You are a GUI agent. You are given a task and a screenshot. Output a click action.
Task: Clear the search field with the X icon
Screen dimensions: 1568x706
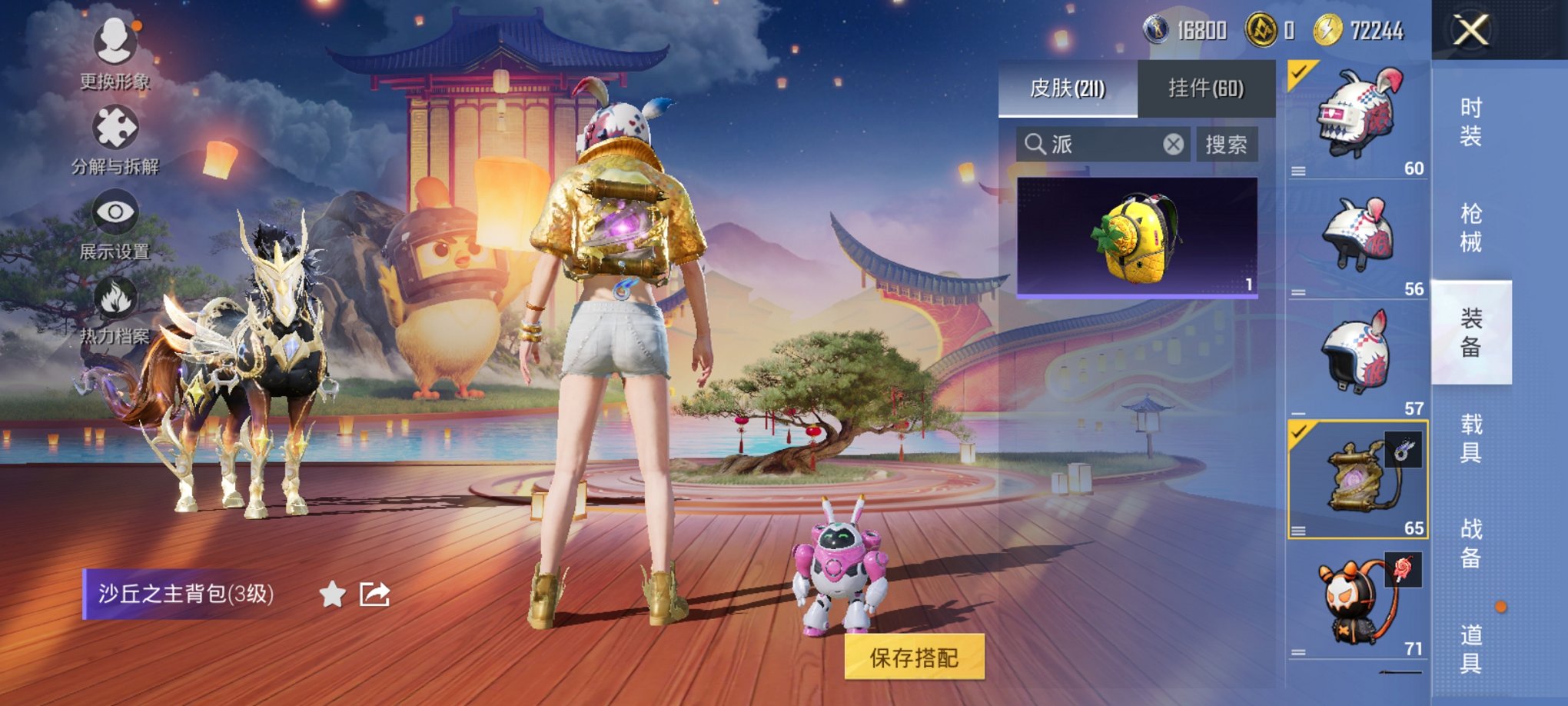1174,145
